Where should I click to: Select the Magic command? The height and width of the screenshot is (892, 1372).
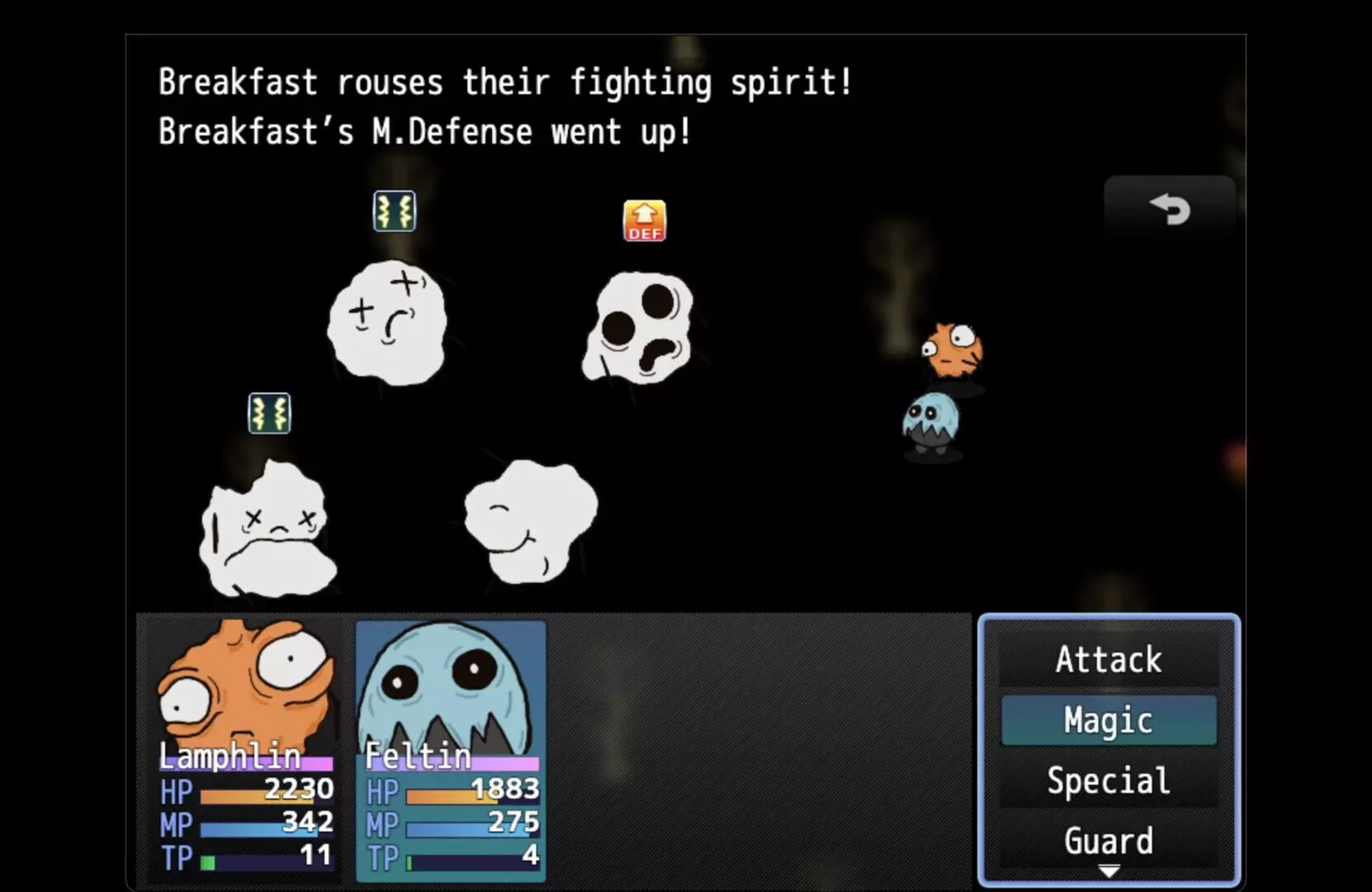point(1108,720)
